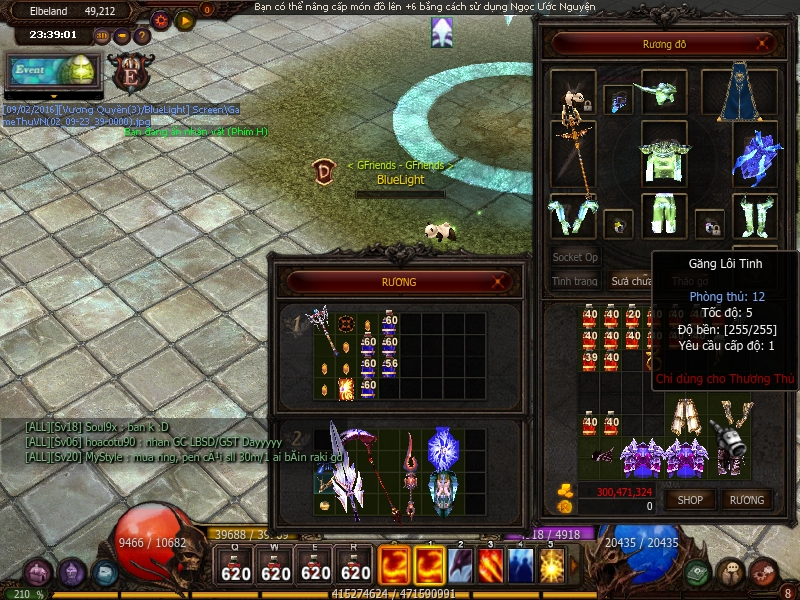
Task: Open the SHOP from the inventory
Action: pos(691,500)
